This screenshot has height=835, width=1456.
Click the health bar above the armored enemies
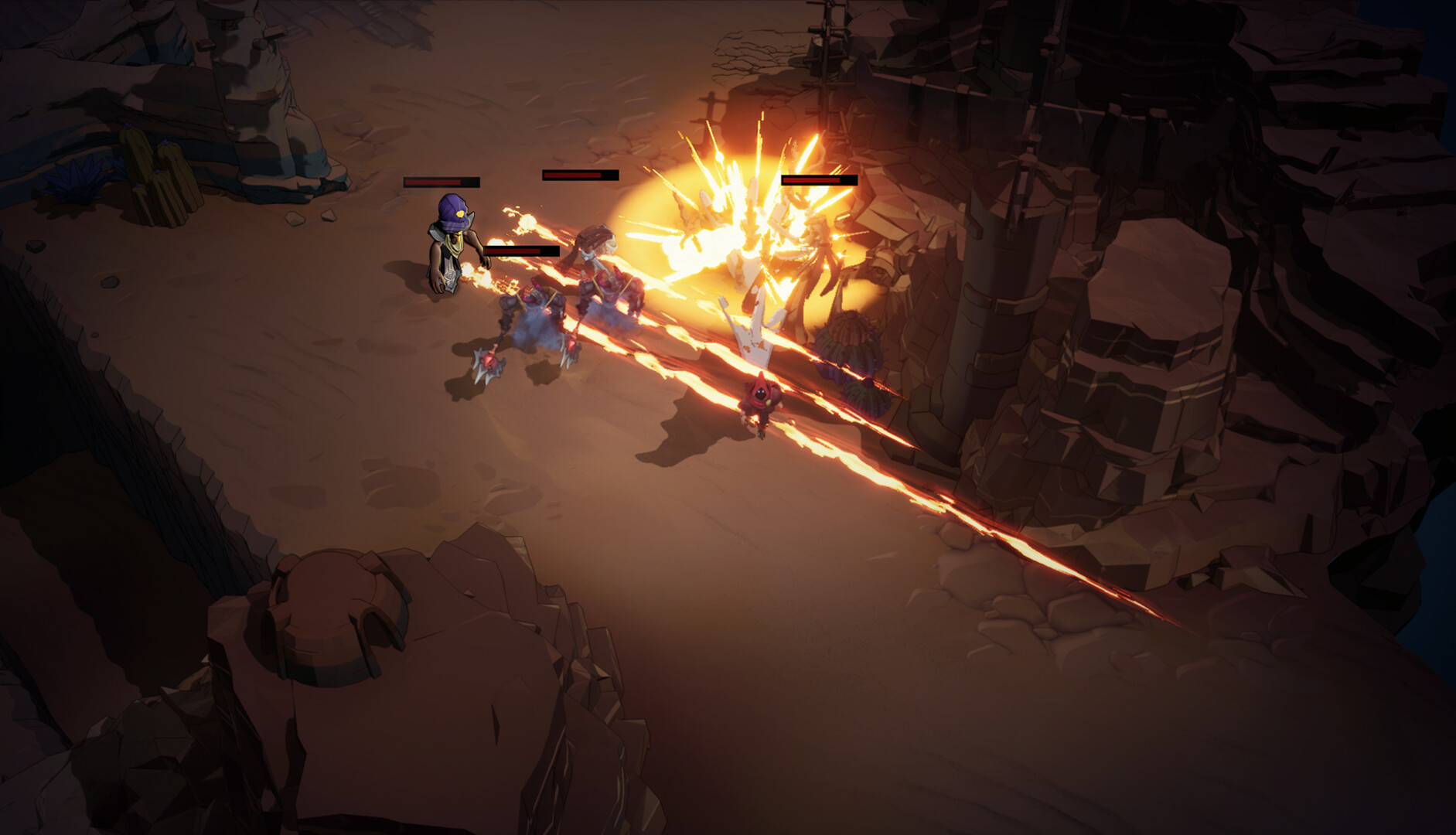pyautogui.click(x=522, y=250)
